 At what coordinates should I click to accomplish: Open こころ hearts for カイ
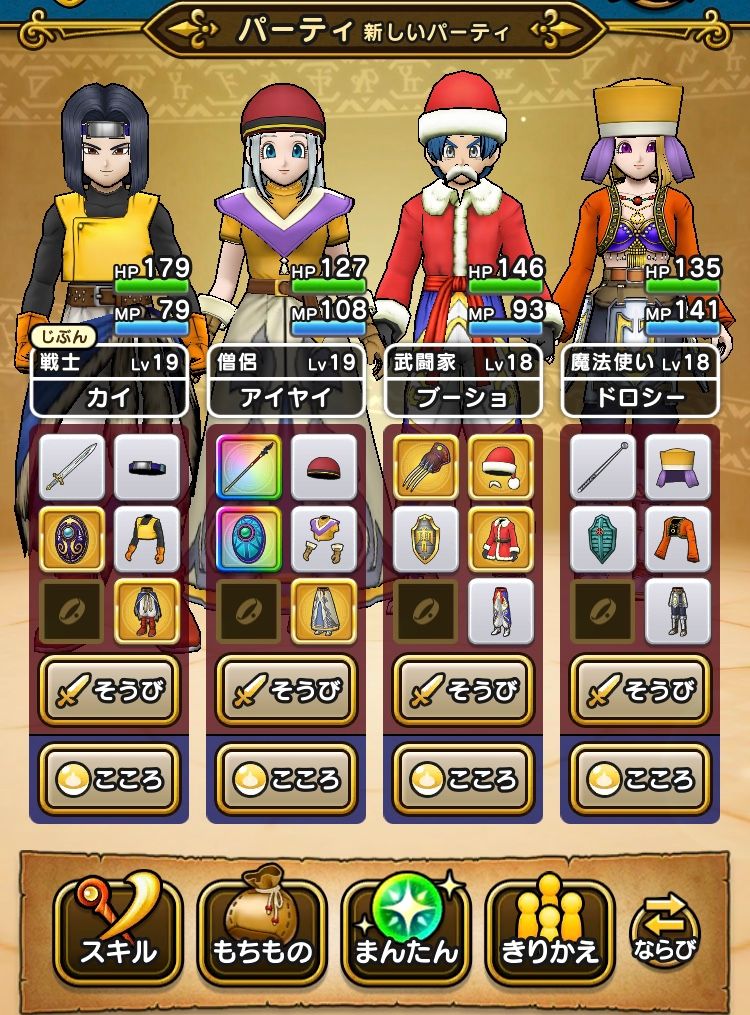(x=109, y=779)
